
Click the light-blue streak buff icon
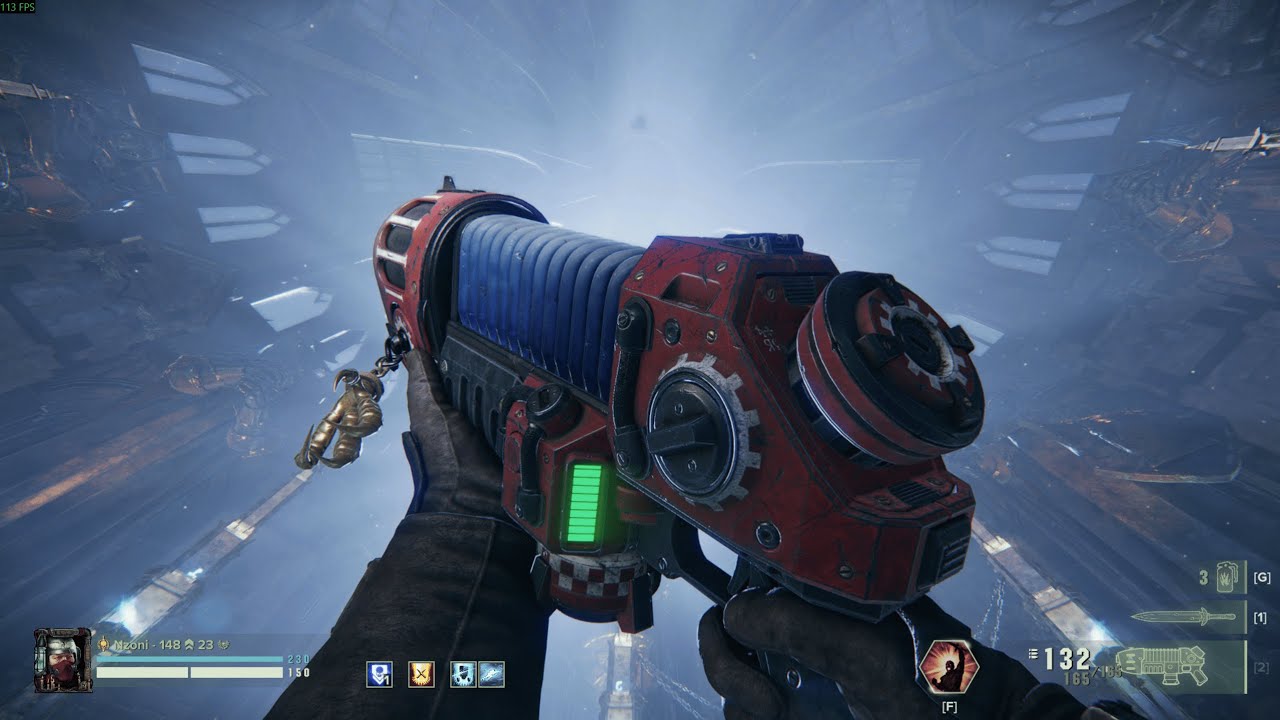coord(491,674)
